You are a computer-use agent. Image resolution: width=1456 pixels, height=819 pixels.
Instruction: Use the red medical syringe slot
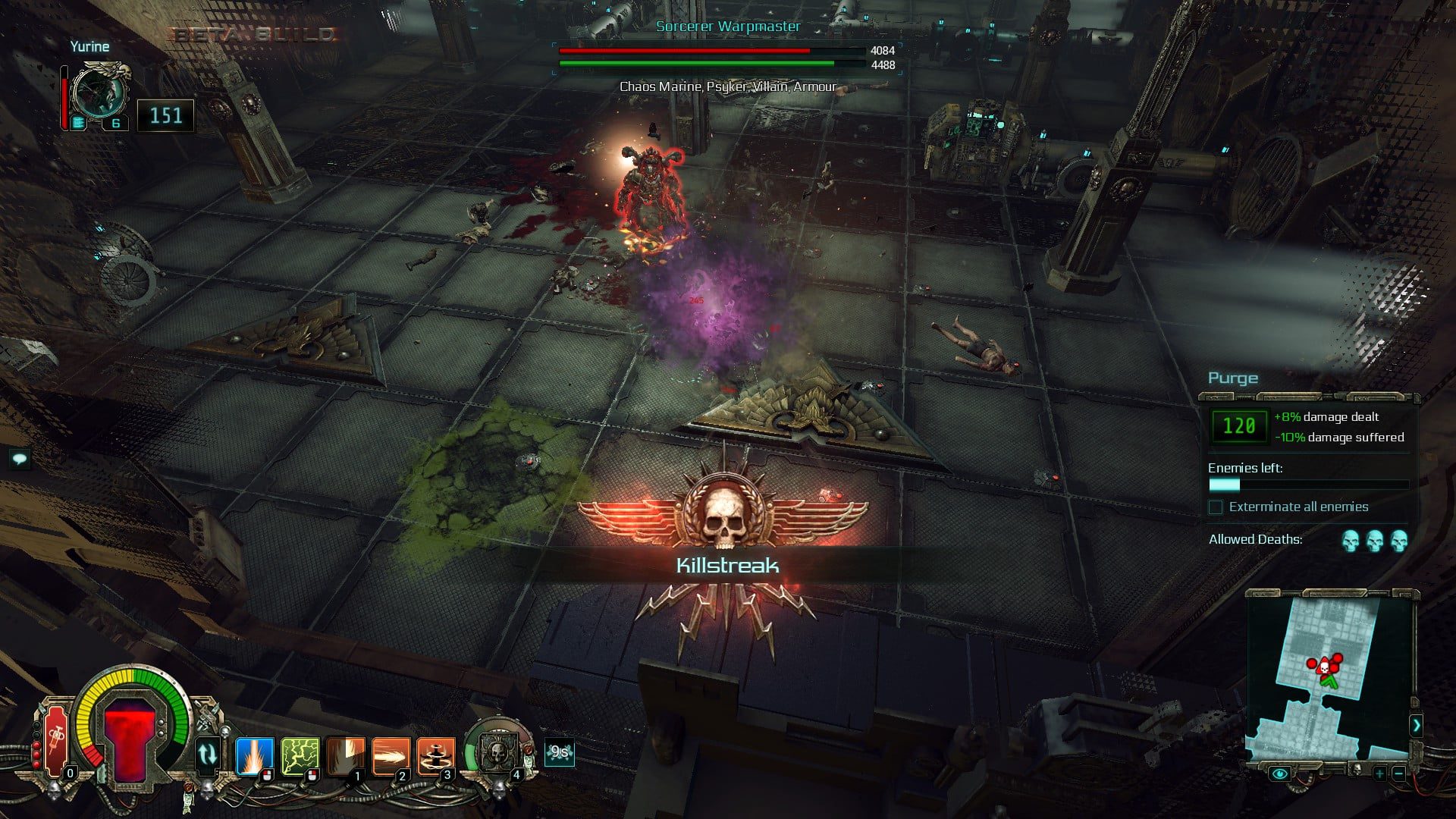click(x=56, y=739)
